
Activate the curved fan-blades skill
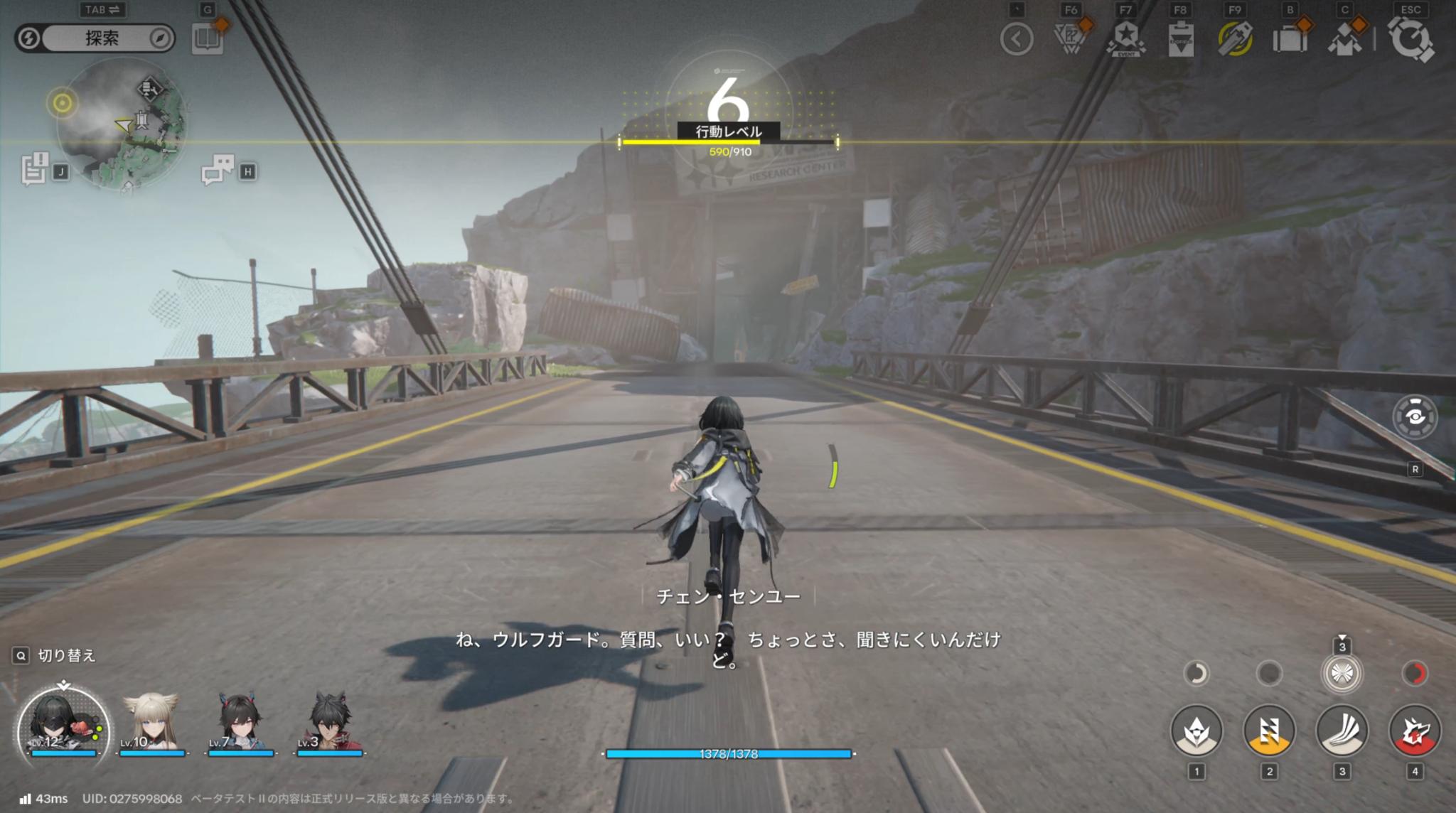tap(1342, 730)
